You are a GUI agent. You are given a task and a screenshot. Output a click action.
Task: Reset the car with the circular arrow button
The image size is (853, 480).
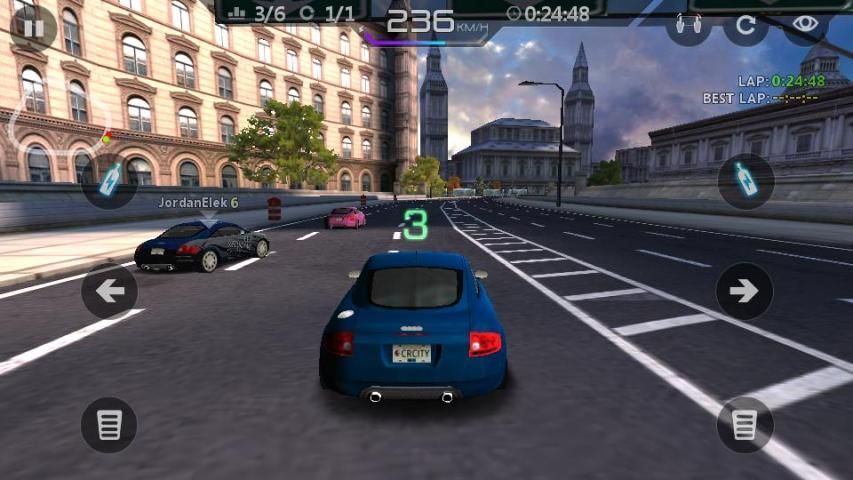click(x=746, y=25)
